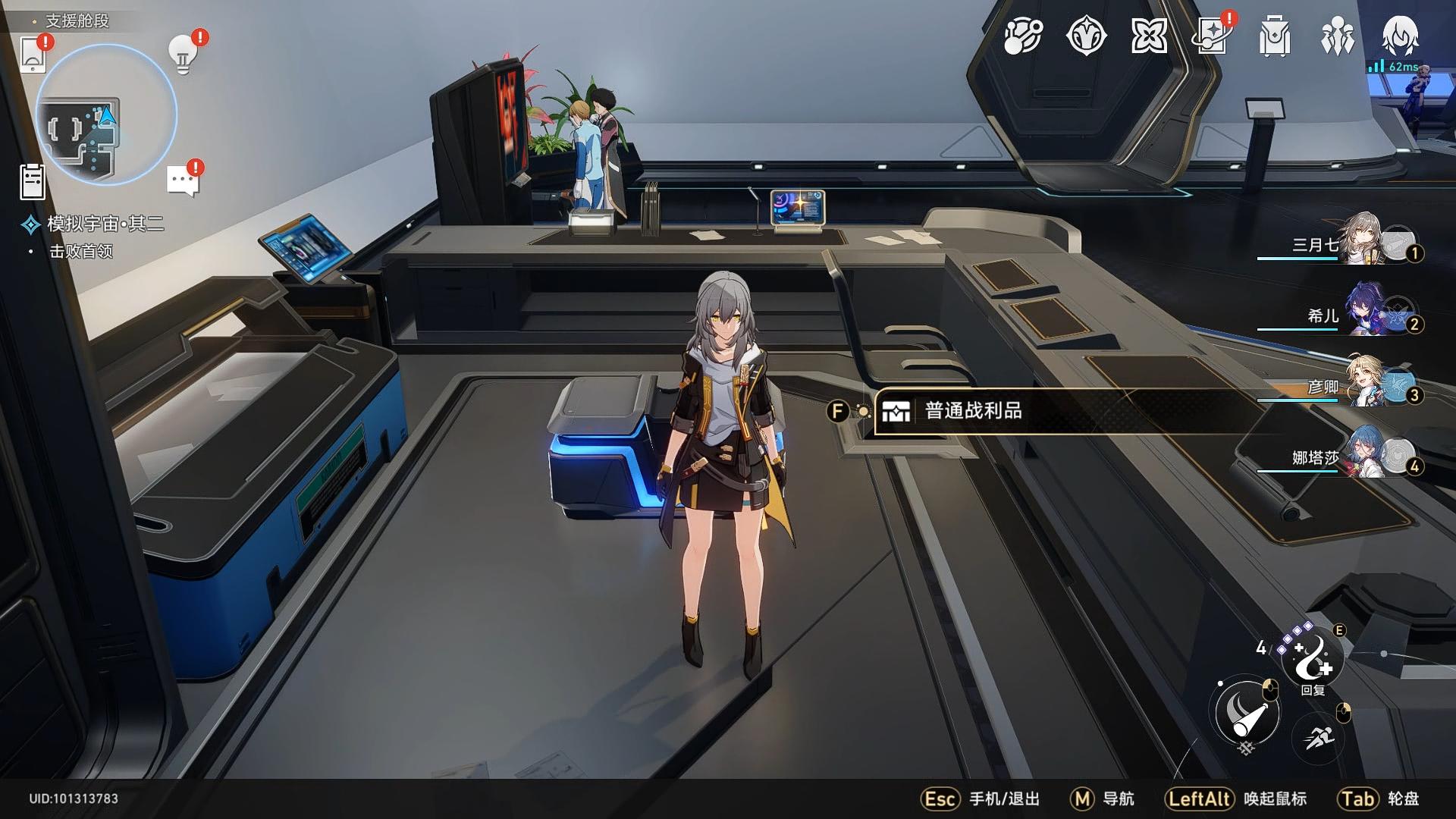This screenshot has width=1456, height=819.
Task: Open the lightbulb tutorial tips icon
Action: tap(182, 53)
